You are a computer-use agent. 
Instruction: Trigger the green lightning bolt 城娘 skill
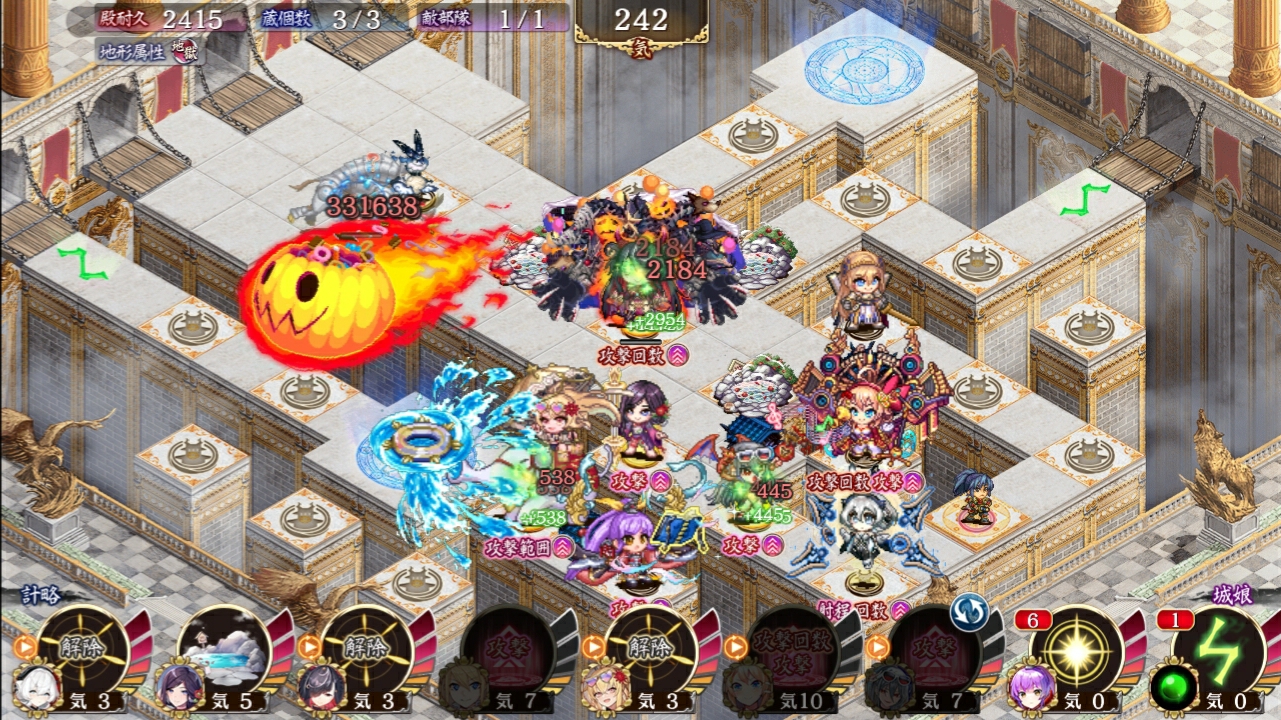tap(1218, 650)
